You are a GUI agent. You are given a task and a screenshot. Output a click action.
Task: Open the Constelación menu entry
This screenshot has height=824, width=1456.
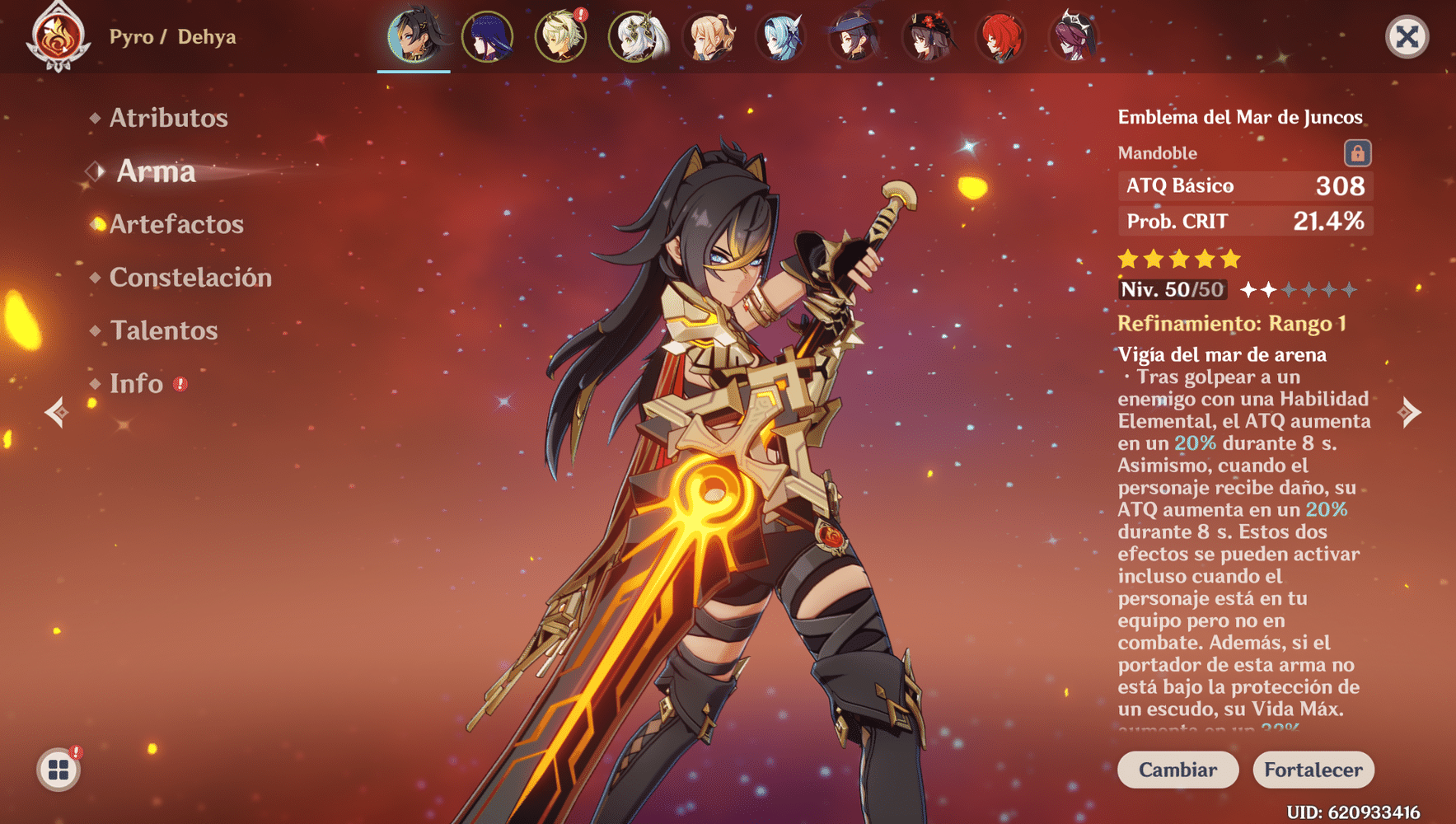(x=190, y=278)
